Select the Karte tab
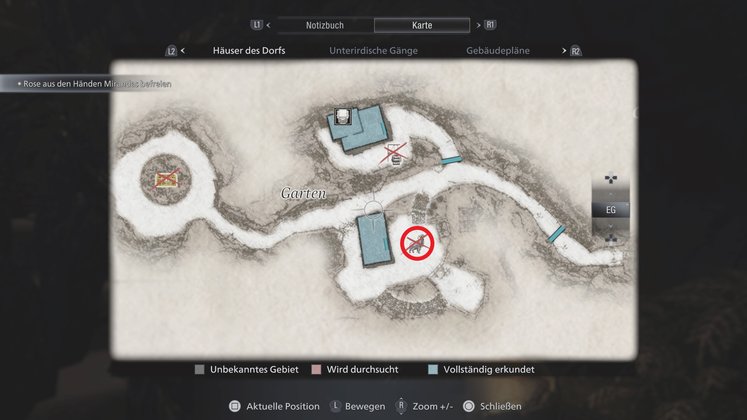This screenshot has height=420, width=747. (x=421, y=24)
